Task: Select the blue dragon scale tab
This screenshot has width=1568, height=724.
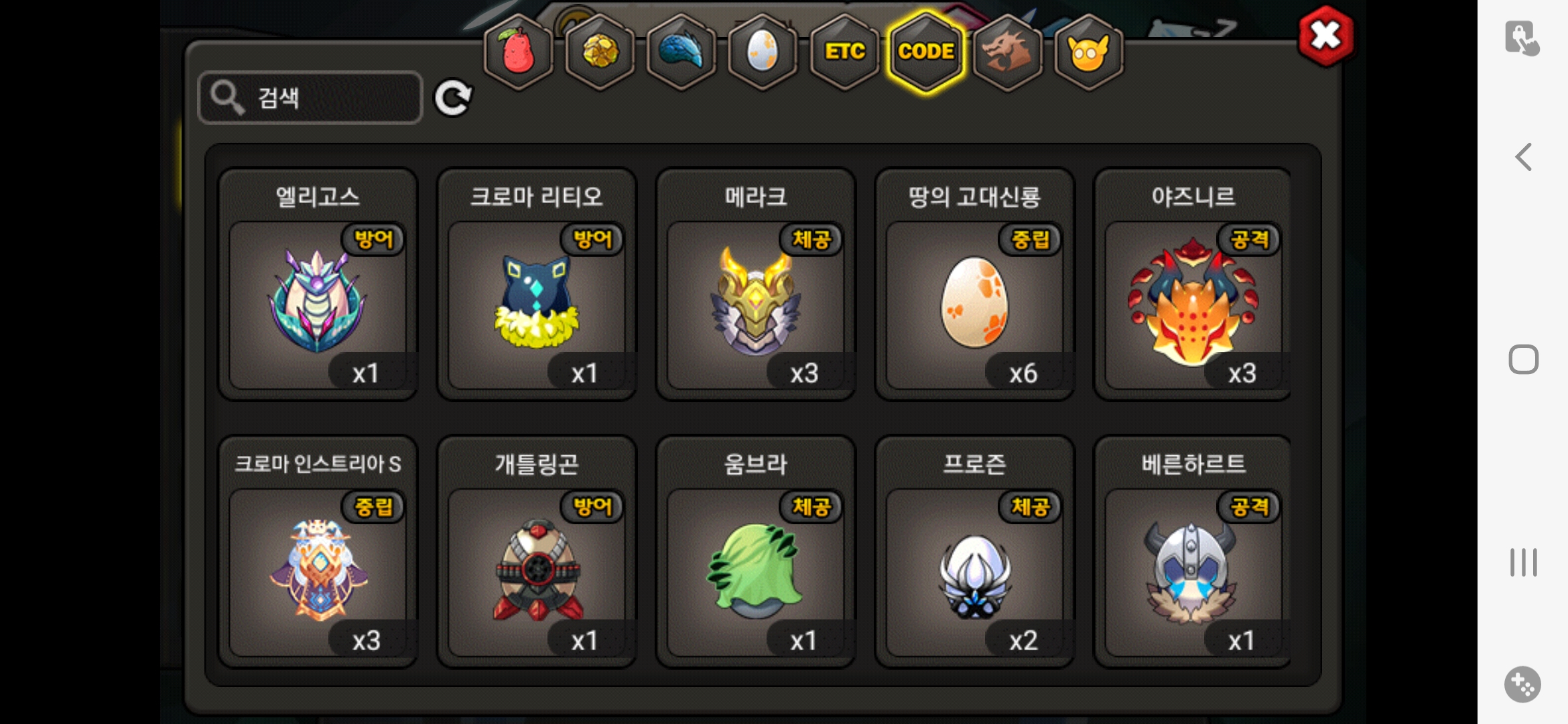Action: pos(681,52)
